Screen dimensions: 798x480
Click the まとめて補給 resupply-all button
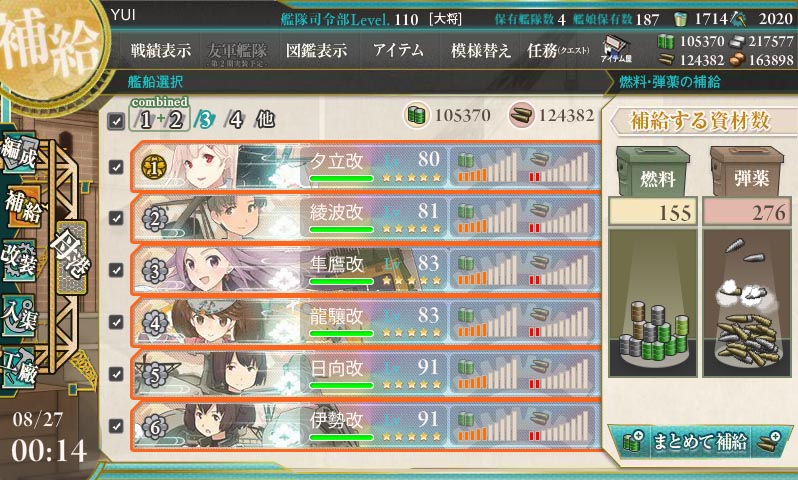(699, 441)
